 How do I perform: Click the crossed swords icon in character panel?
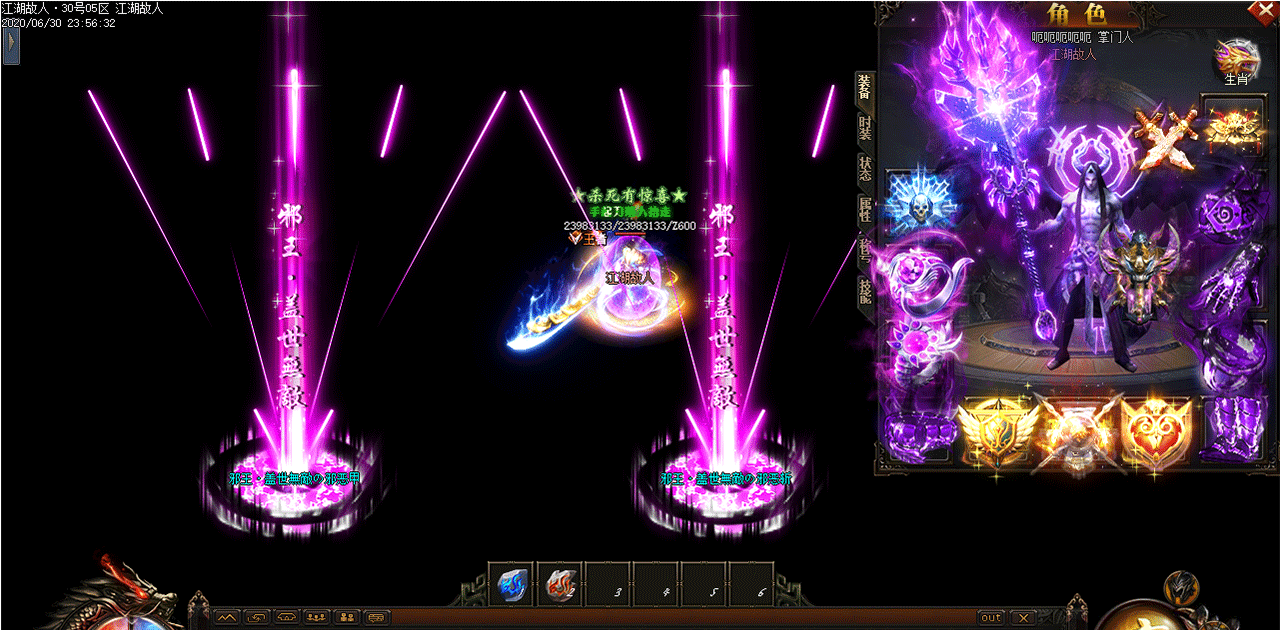(1163, 138)
